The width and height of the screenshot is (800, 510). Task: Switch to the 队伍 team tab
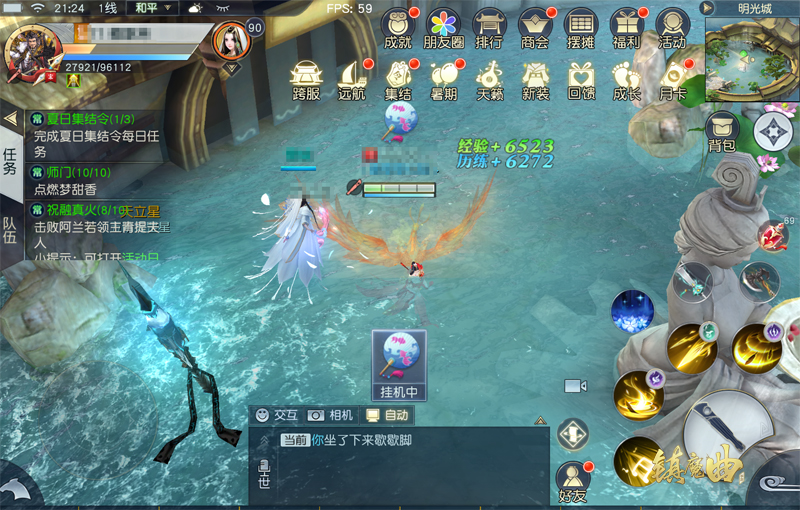[x=10, y=231]
